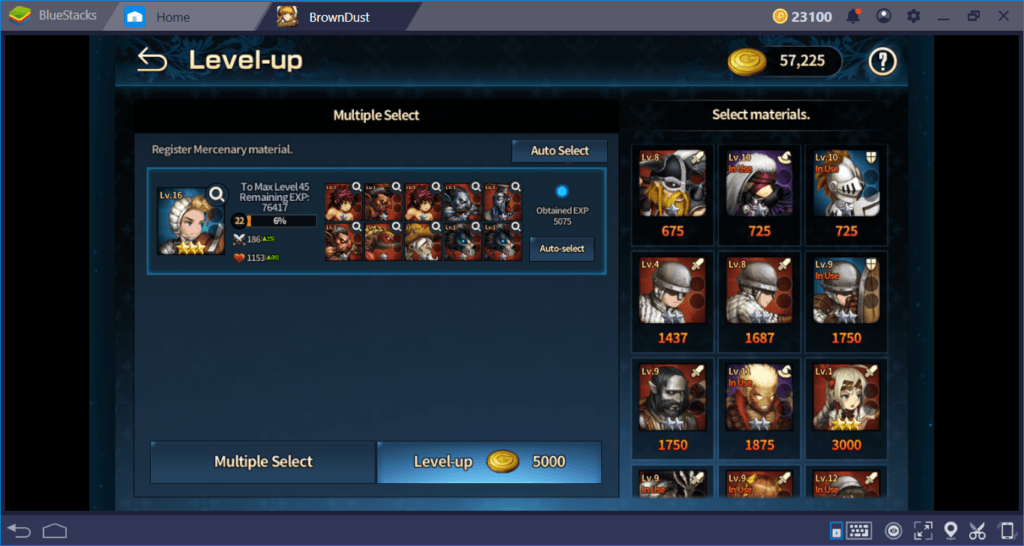This screenshot has height=546, width=1024.
Task: Toggle the blue Obtained EXP indicator
Action: (x=561, y=191)
